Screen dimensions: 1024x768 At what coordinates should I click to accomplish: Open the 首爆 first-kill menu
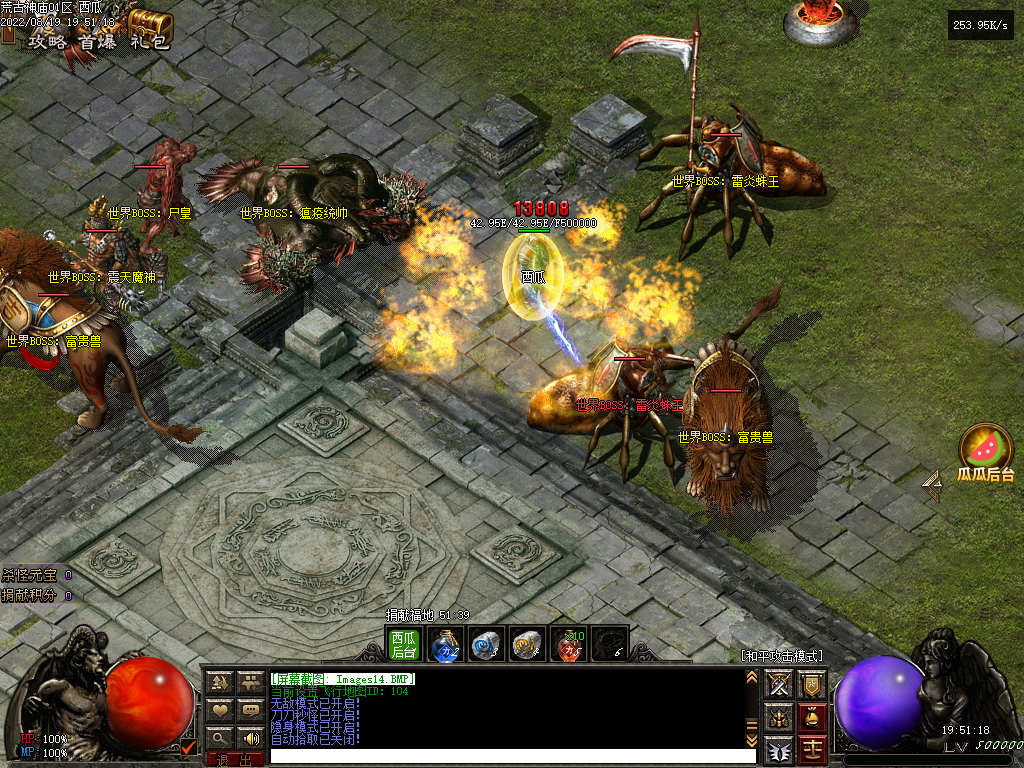99,41
